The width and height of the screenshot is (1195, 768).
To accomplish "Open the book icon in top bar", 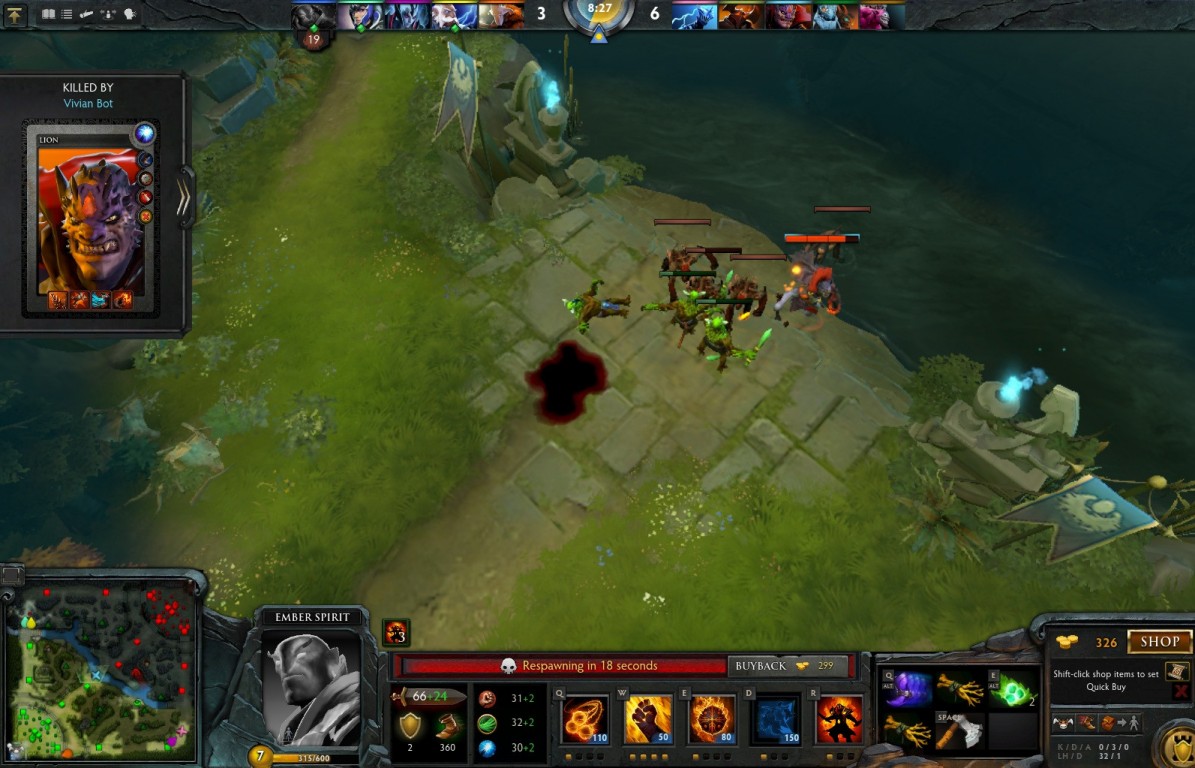I will pos(48,15).
